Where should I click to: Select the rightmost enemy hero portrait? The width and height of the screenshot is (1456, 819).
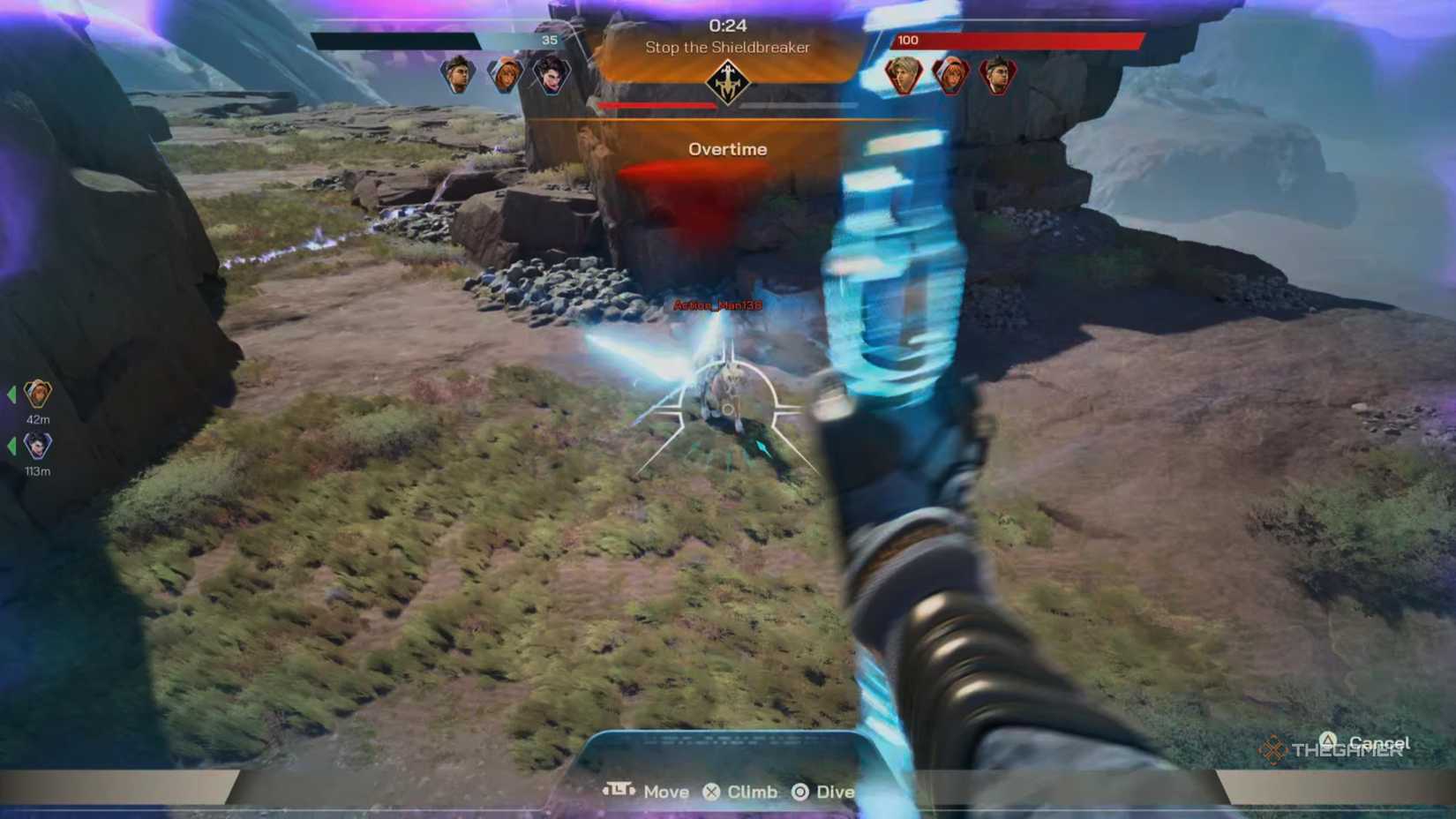click(x=998, y=76)
